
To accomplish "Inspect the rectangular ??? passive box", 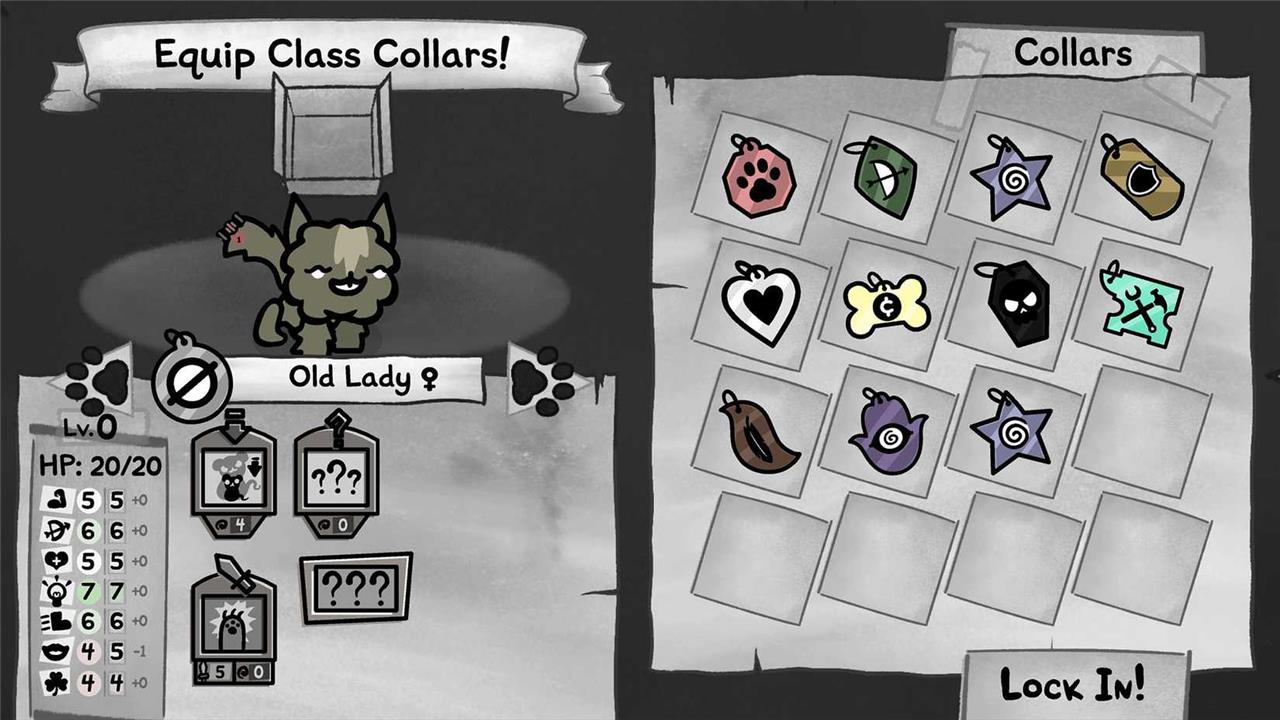I will [x=356, y=587].
